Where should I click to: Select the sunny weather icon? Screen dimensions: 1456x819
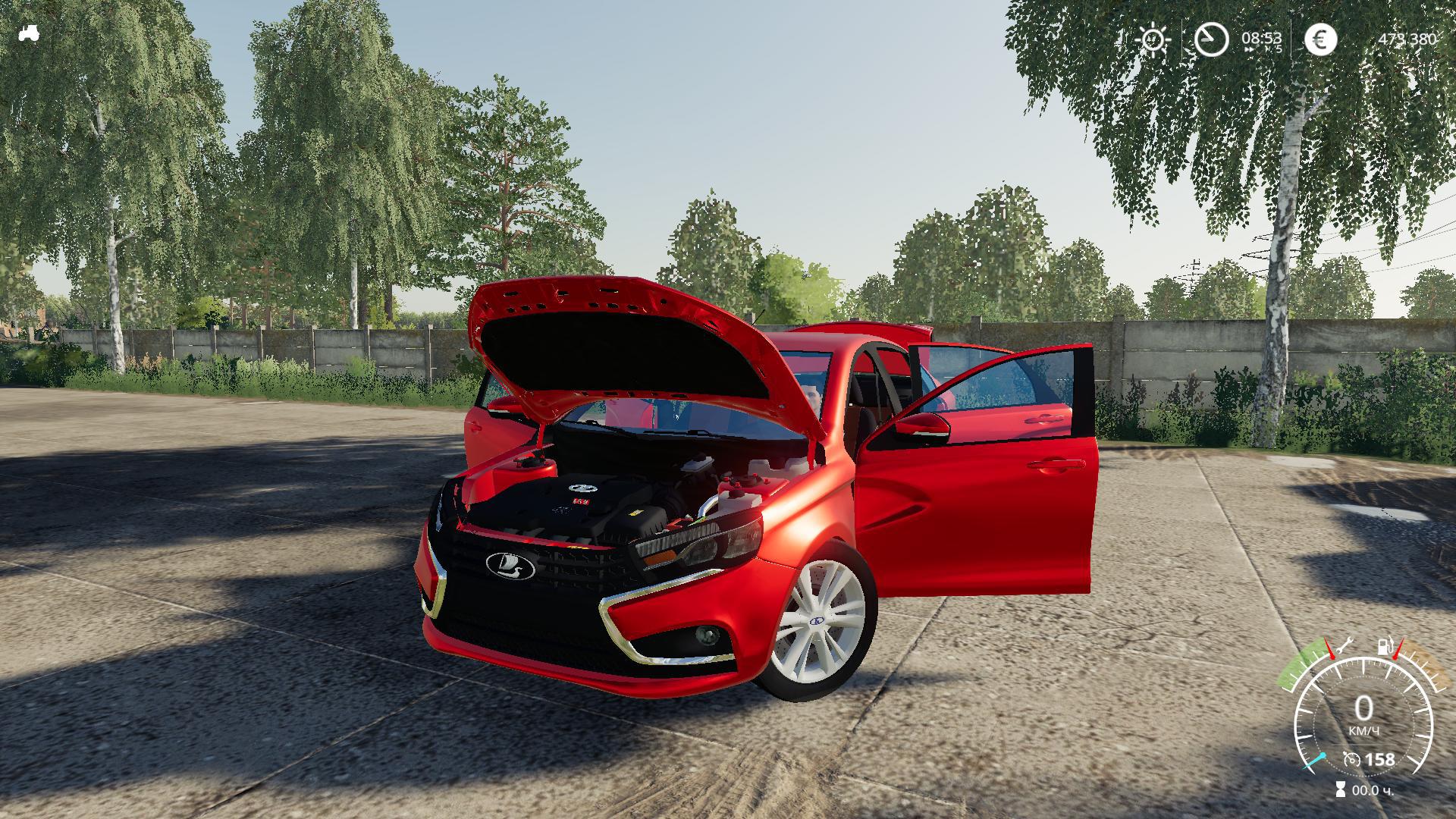click(x=1153, y=39)
